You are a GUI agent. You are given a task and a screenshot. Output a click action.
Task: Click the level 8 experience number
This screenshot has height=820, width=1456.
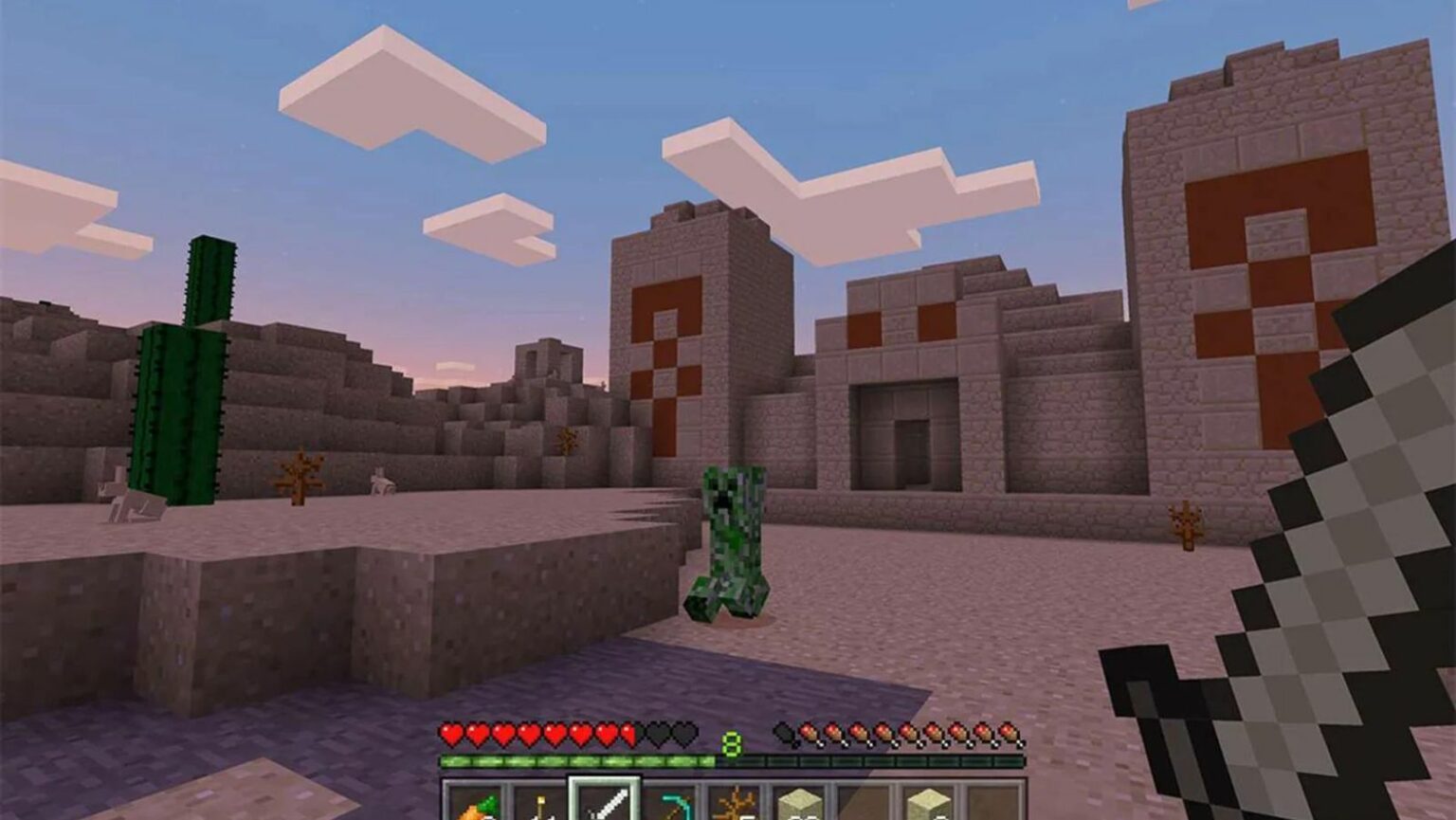coord(730,744)
